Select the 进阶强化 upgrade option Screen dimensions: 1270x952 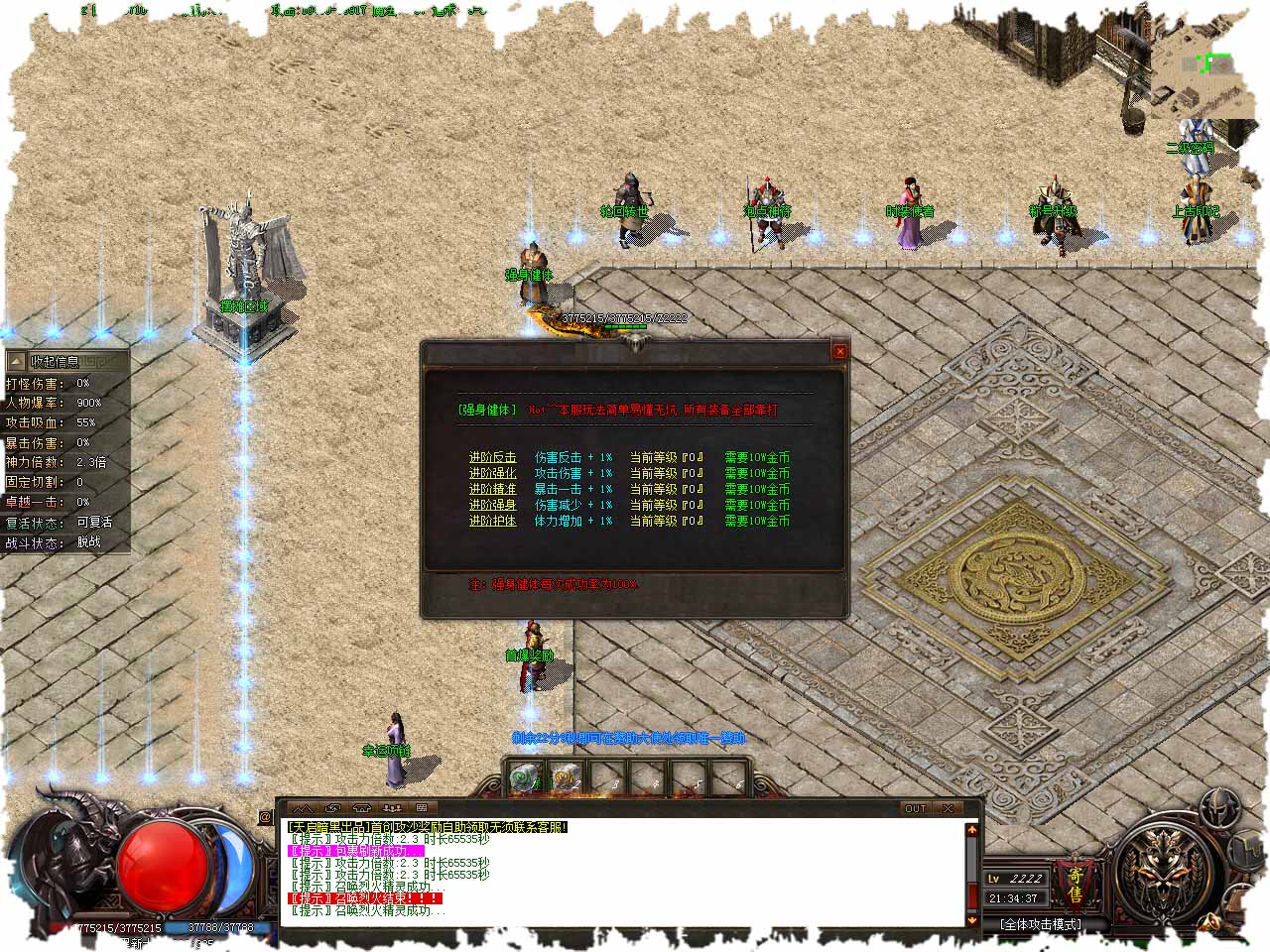point(492,474)
